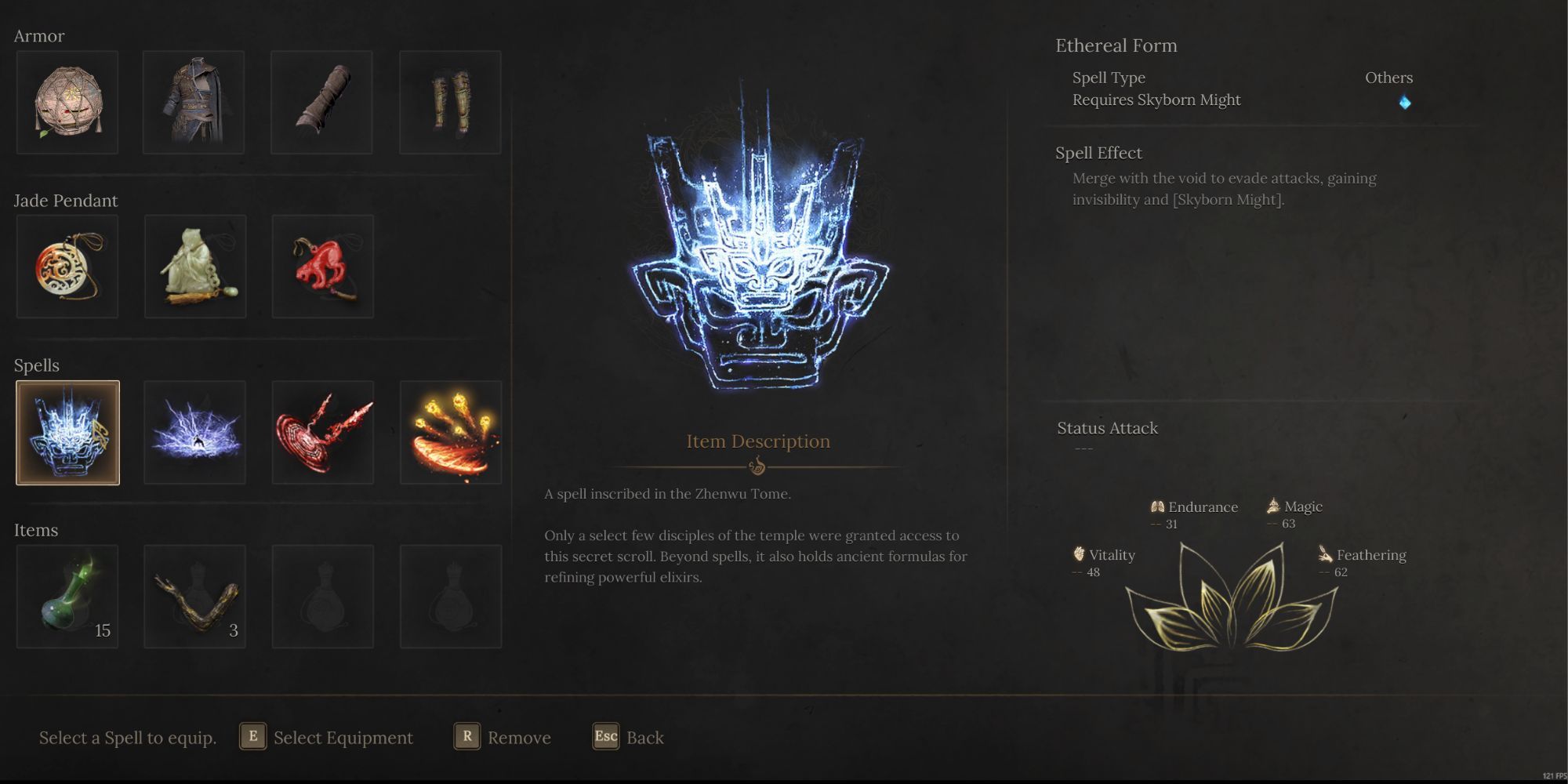This screenshot has height=784, width=1568.
Task: Select the blue robe chest armor
Action: click(x=194, y=102)
